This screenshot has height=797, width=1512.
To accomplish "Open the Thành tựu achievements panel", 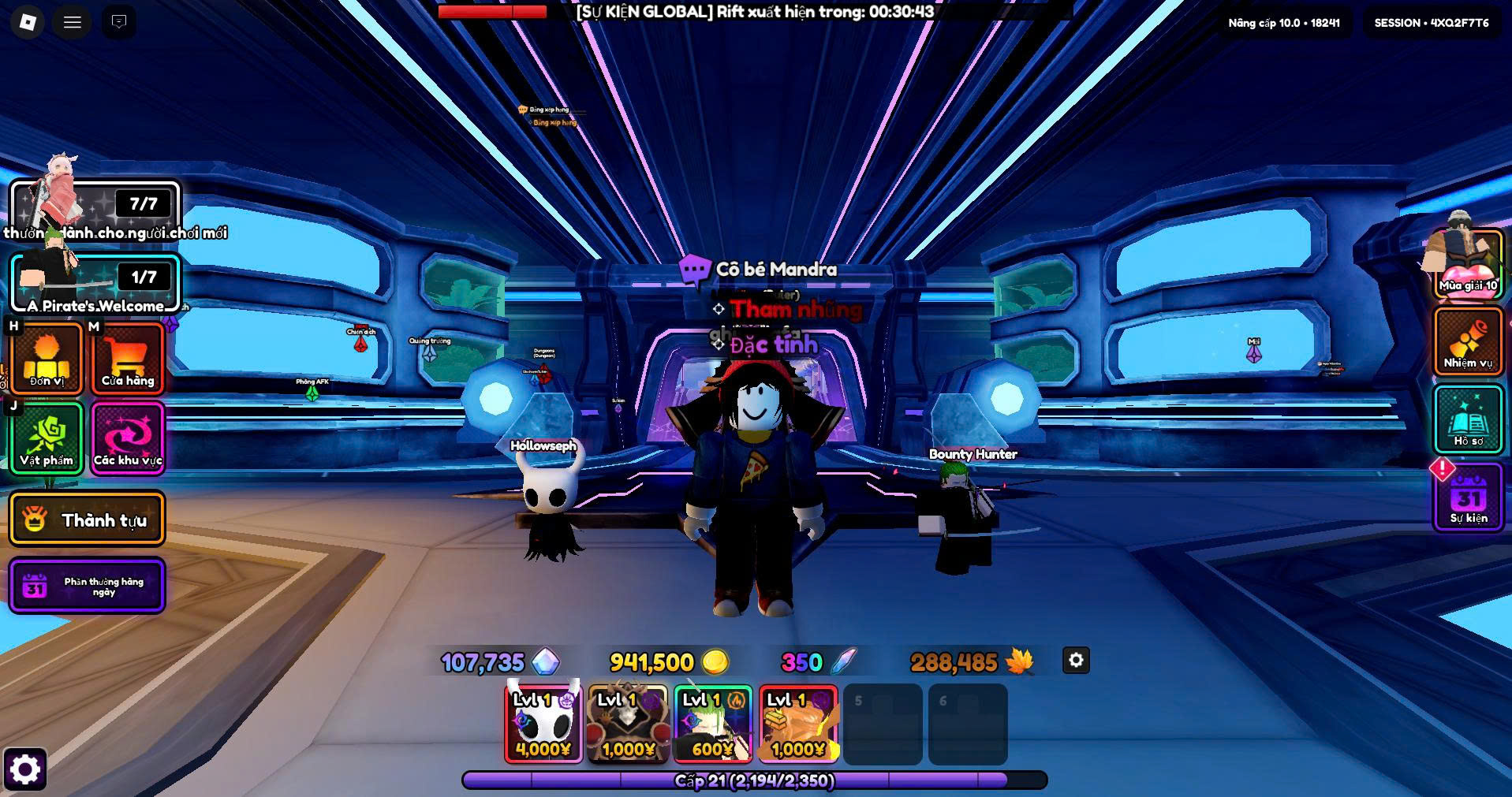I will click(x=87, y=520).
